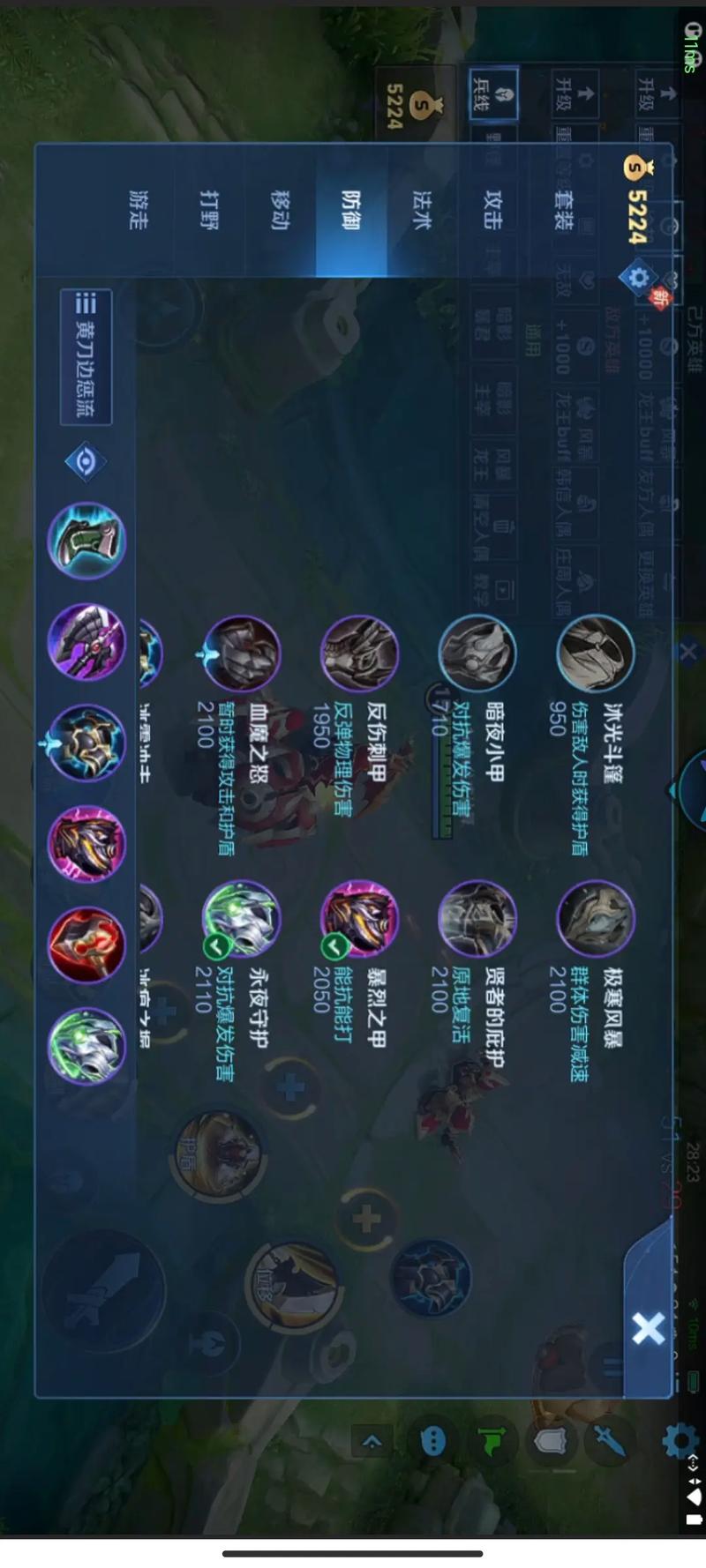Select 反伤刺甲 in the shop list

359,654
